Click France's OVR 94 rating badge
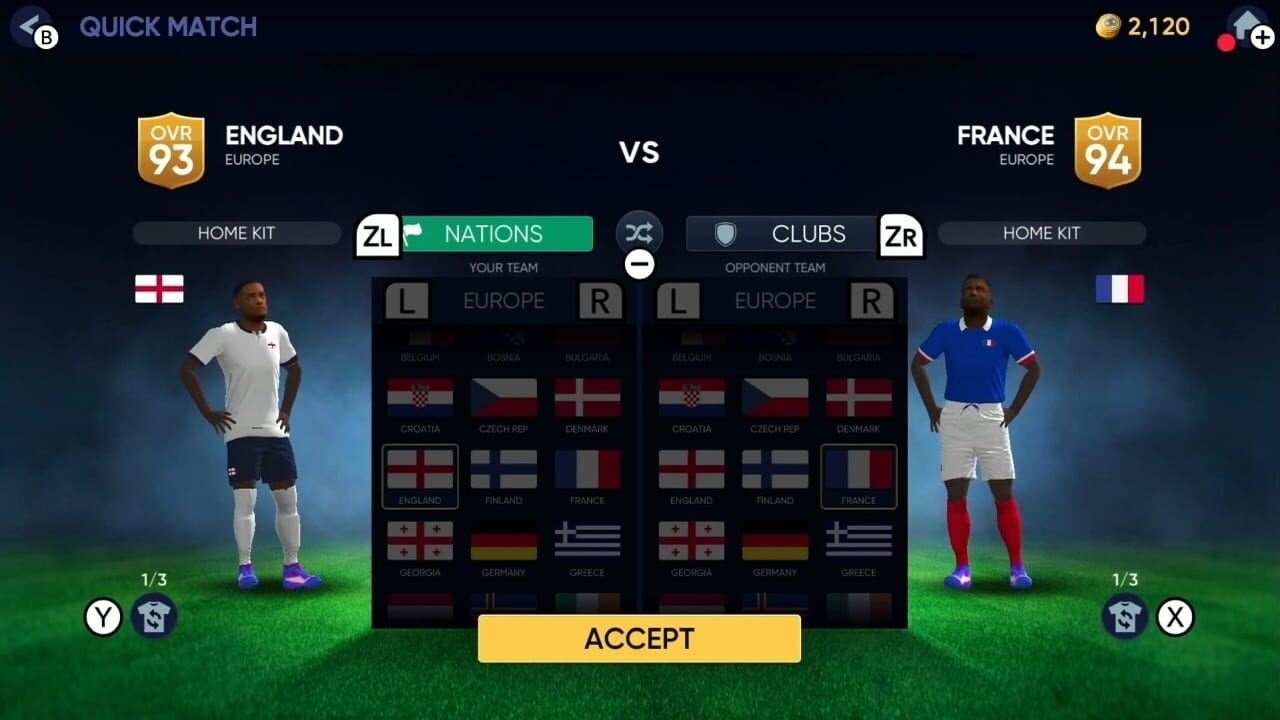This screenshot has height=720, width=1280. coord(1108,148)
